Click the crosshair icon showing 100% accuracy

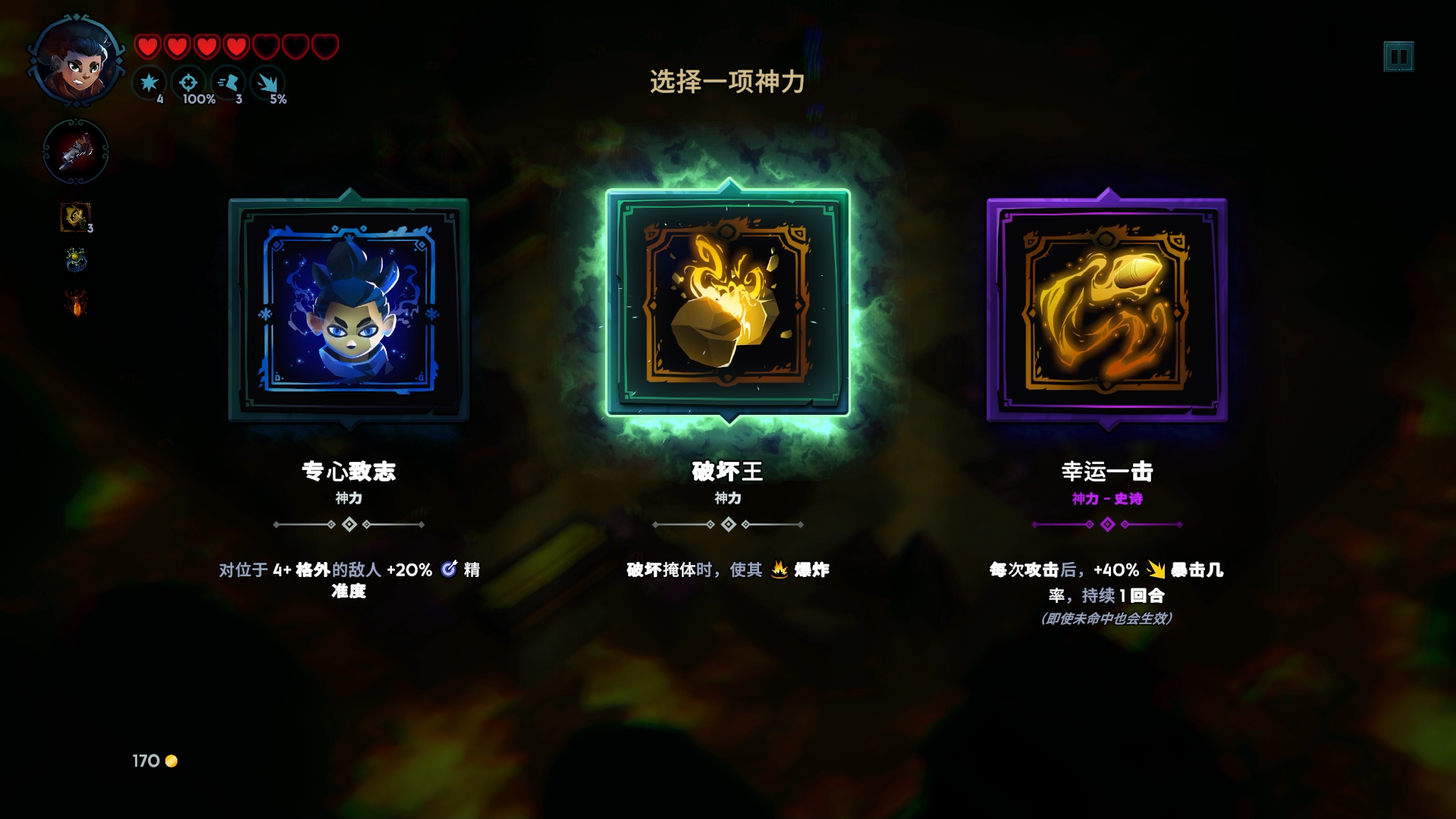(x=190, y=83)
